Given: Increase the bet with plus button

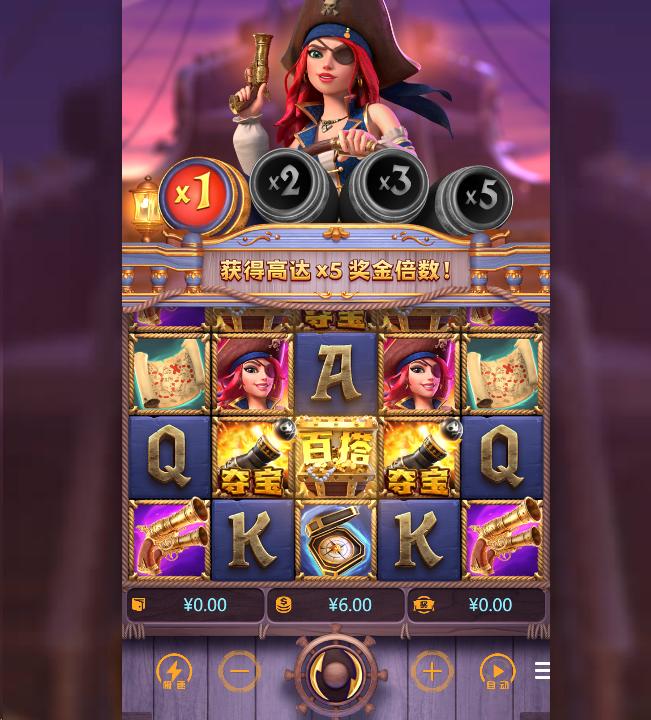Looking at the screenshot, I should tap(432, 672).
